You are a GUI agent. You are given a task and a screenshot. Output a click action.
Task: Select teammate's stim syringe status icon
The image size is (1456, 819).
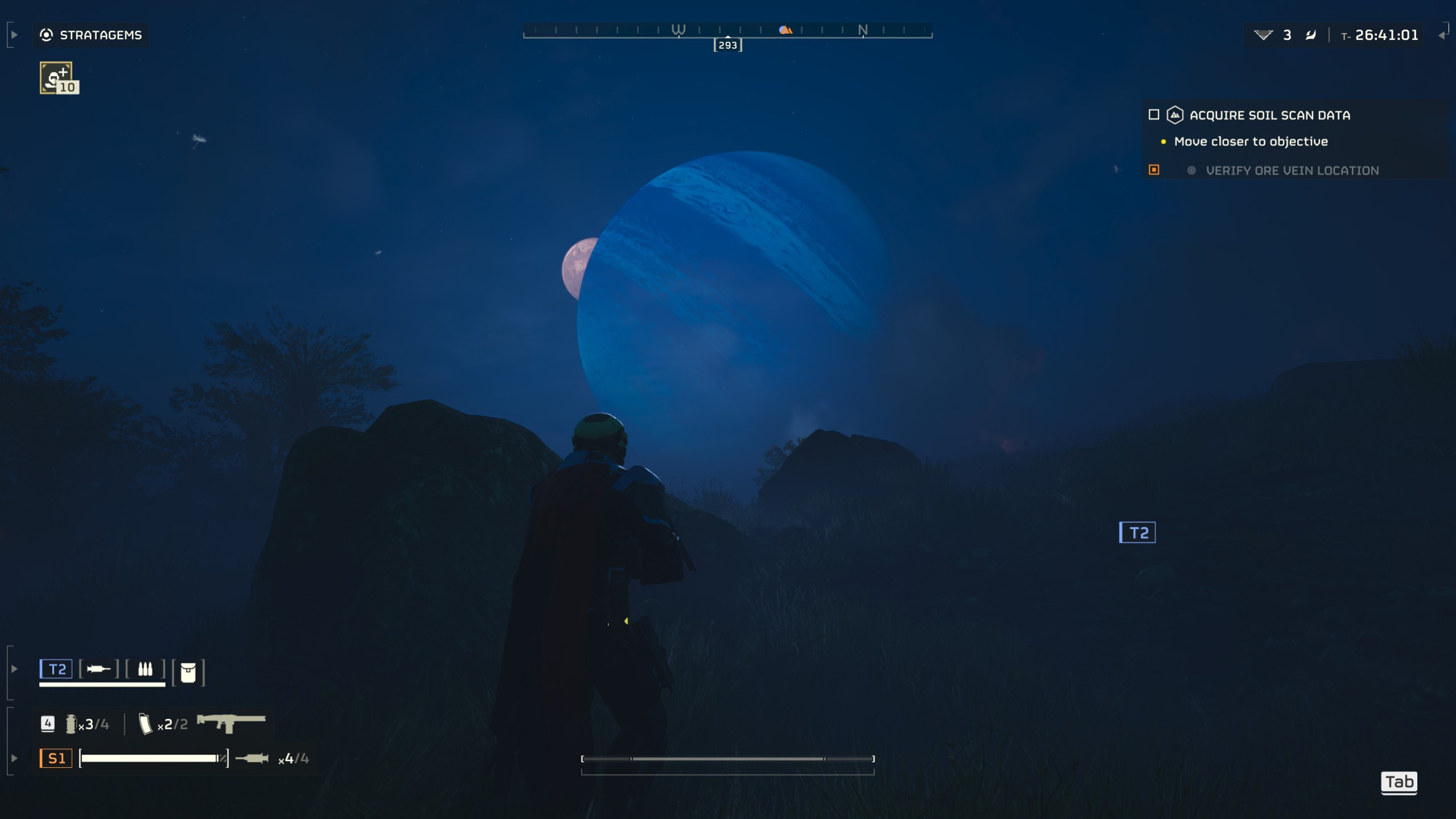(98, 669)
